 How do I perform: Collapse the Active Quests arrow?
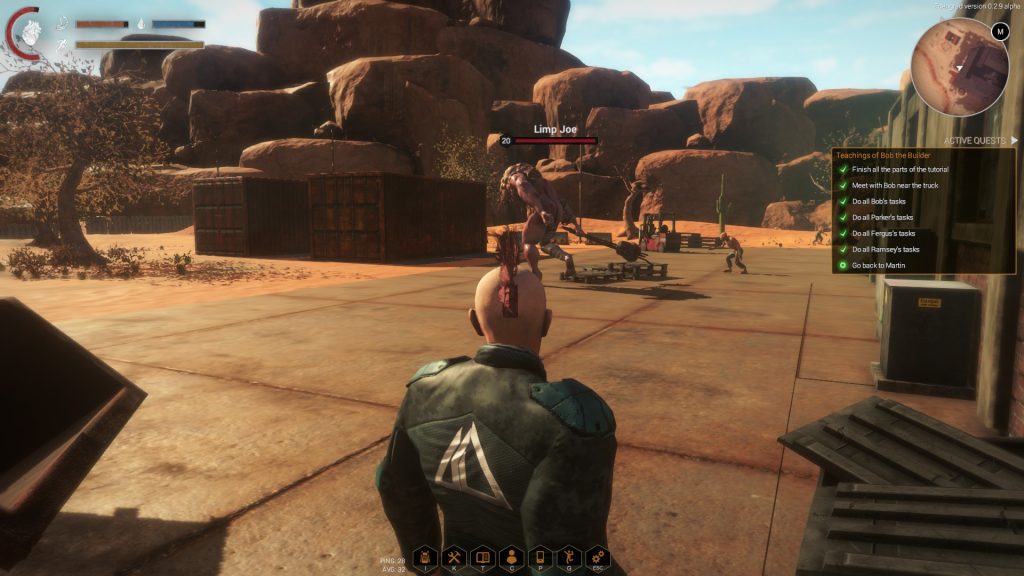[x=1013, y=141]
